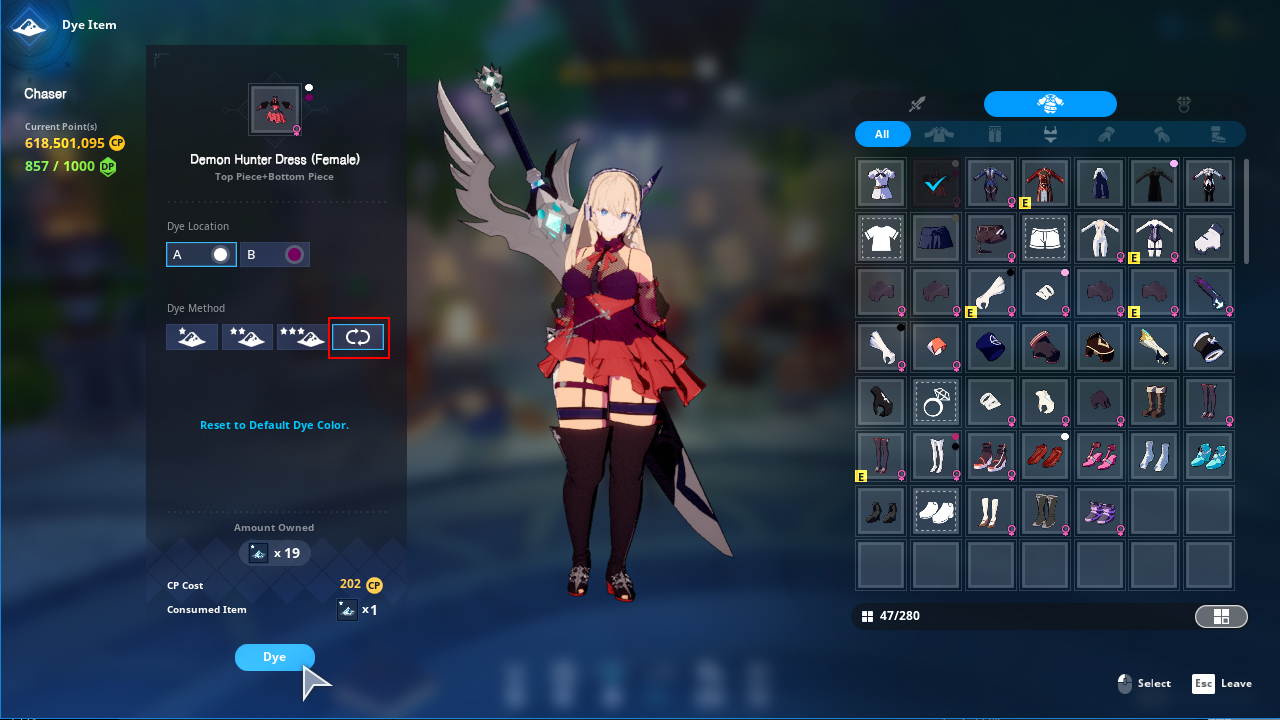Screen dimensions: 1280x720
Task: Switch to the weapon (sword) category tab
Action: coord(917,104)
